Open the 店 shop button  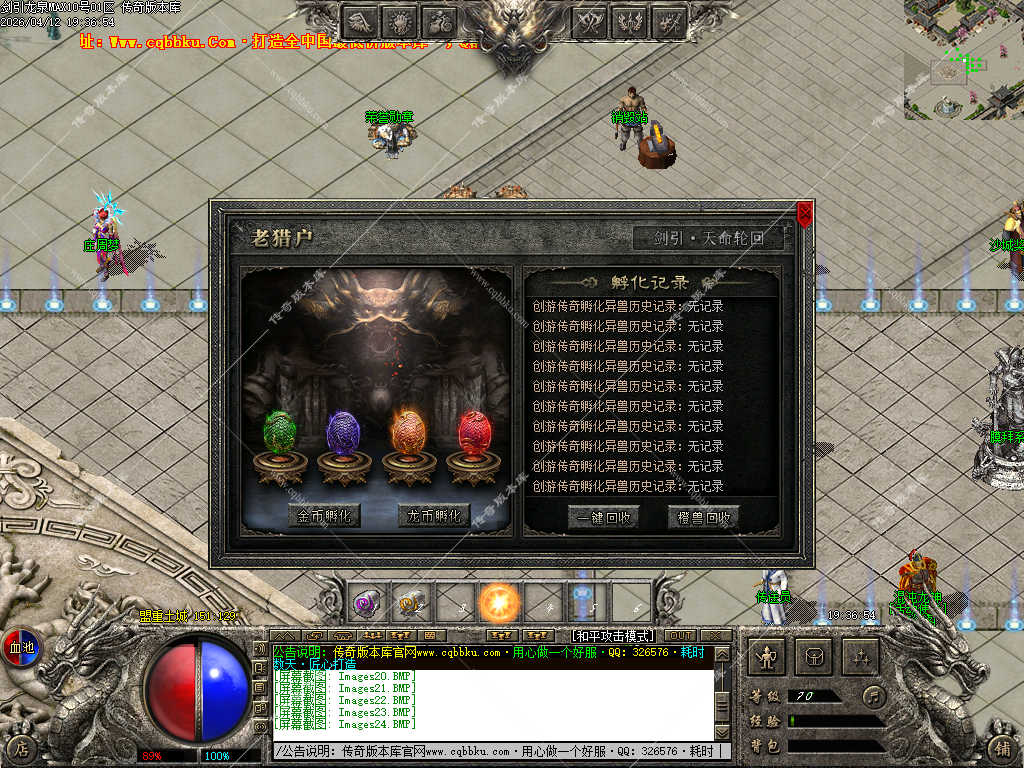(x=22, y=748)
